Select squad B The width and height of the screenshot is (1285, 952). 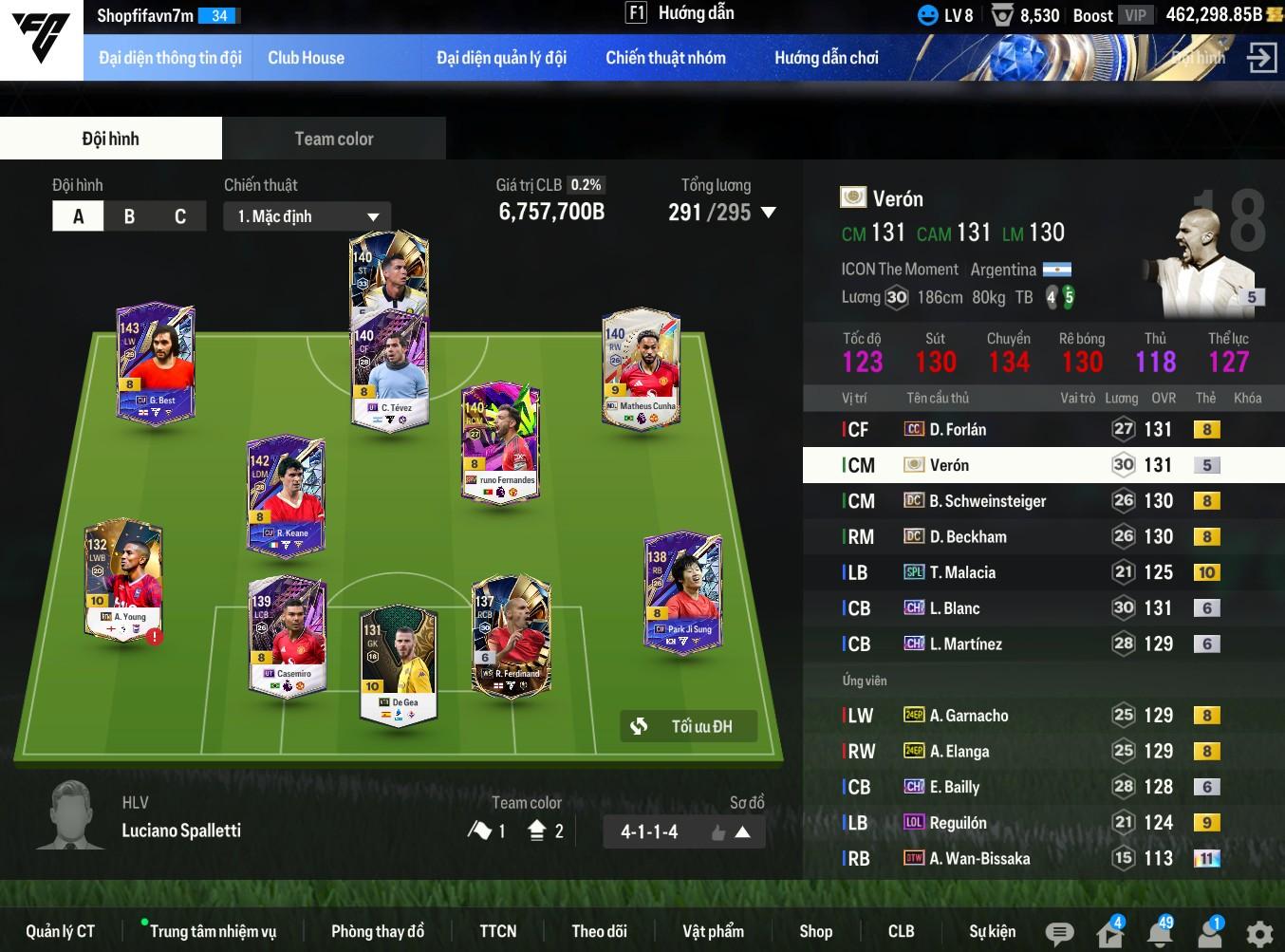(x=129, y=216)
